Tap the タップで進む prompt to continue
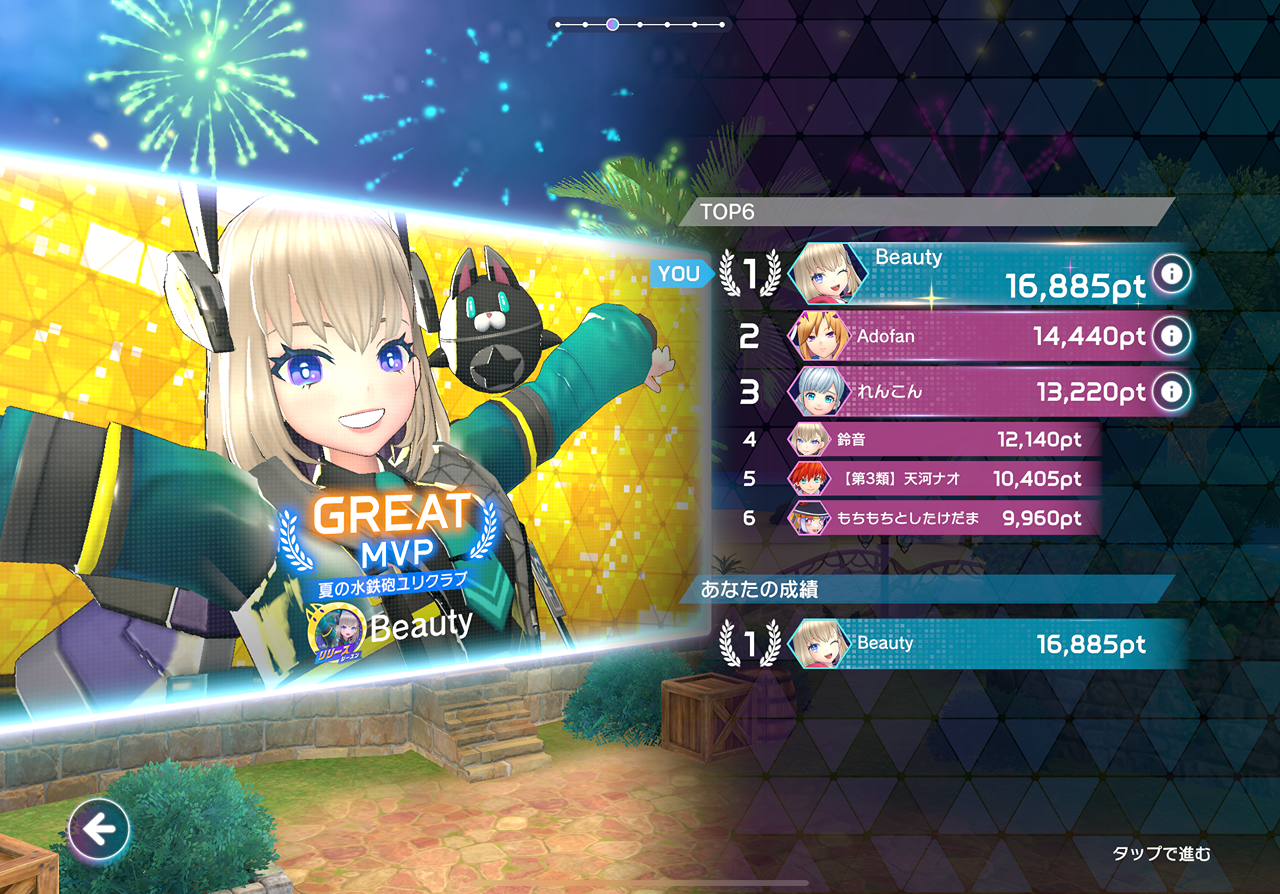1280x894 pixels. tap(1161, 853)
